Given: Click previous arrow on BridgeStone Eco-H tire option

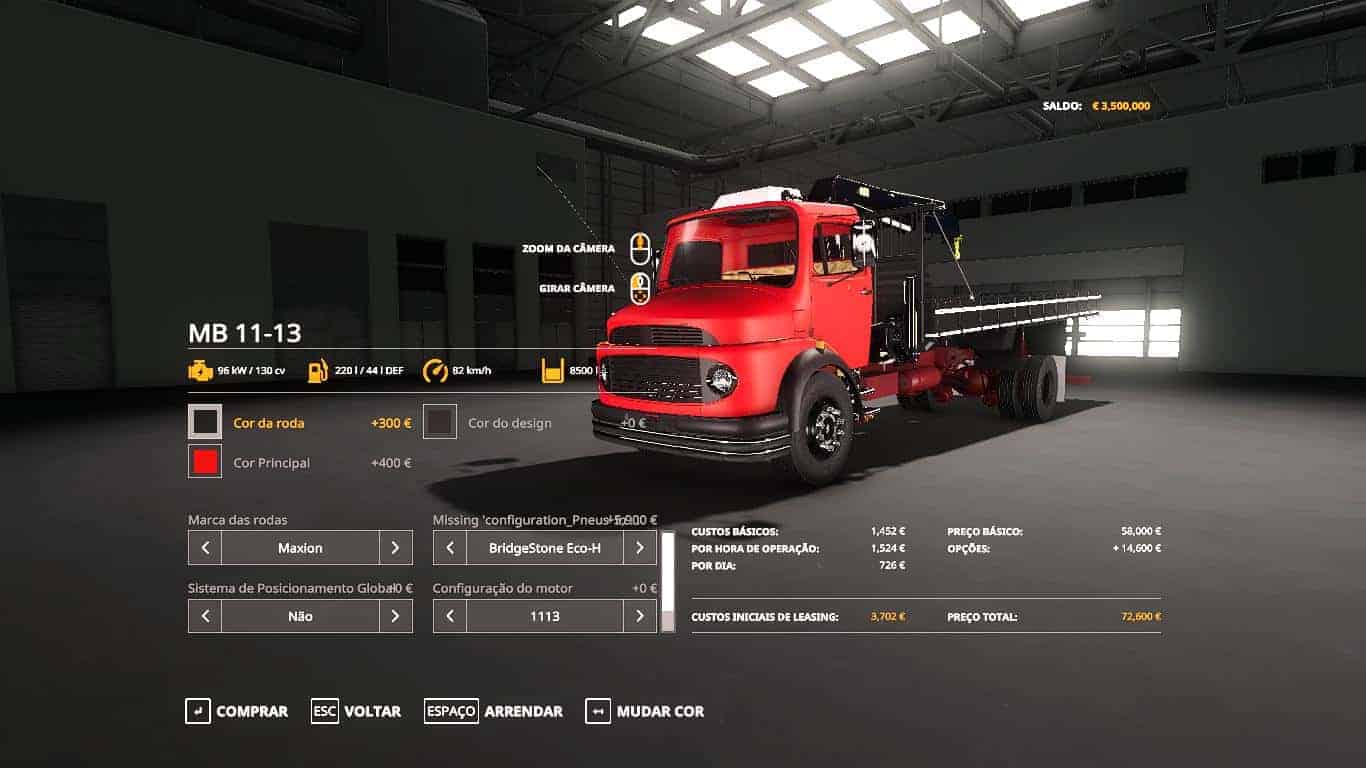Looking at the screenshot, I should click(448, 547).
